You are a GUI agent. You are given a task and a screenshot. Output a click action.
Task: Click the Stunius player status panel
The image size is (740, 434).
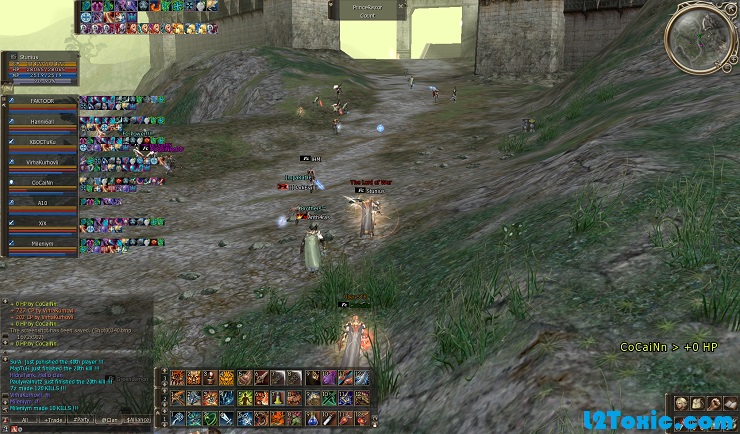click(x=40, y=68)
